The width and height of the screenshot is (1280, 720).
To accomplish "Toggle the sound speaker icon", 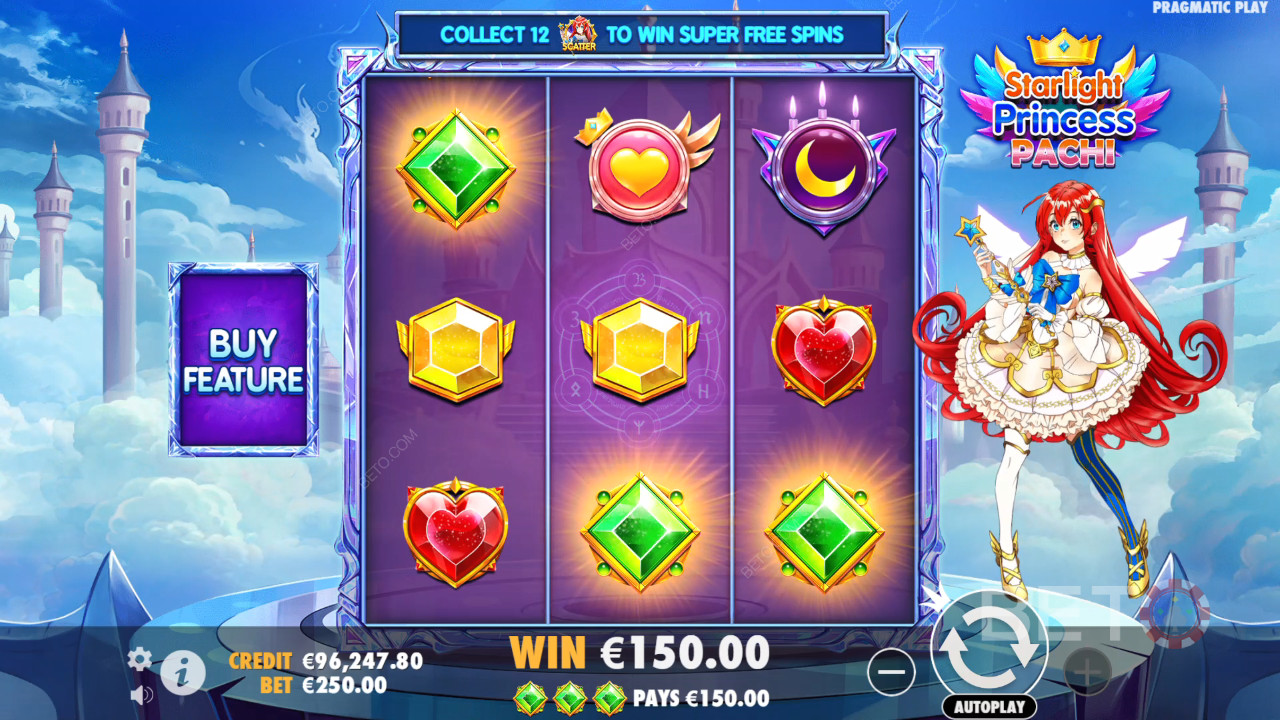I will click(x=141, y=694).
